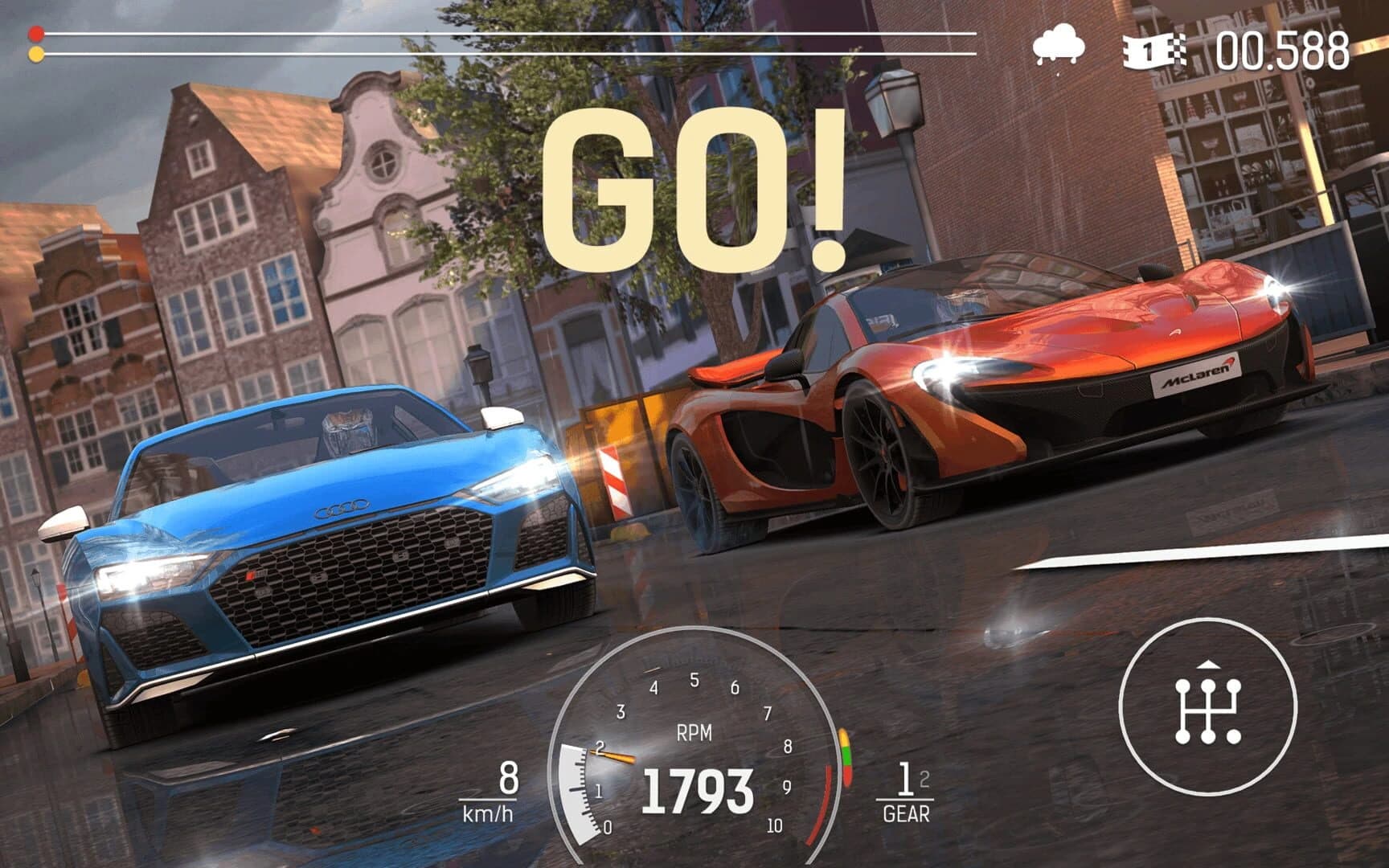Tap the upshift arrow above the shifter
This screenshot has width=1389, height=868.
point(1207,666)
